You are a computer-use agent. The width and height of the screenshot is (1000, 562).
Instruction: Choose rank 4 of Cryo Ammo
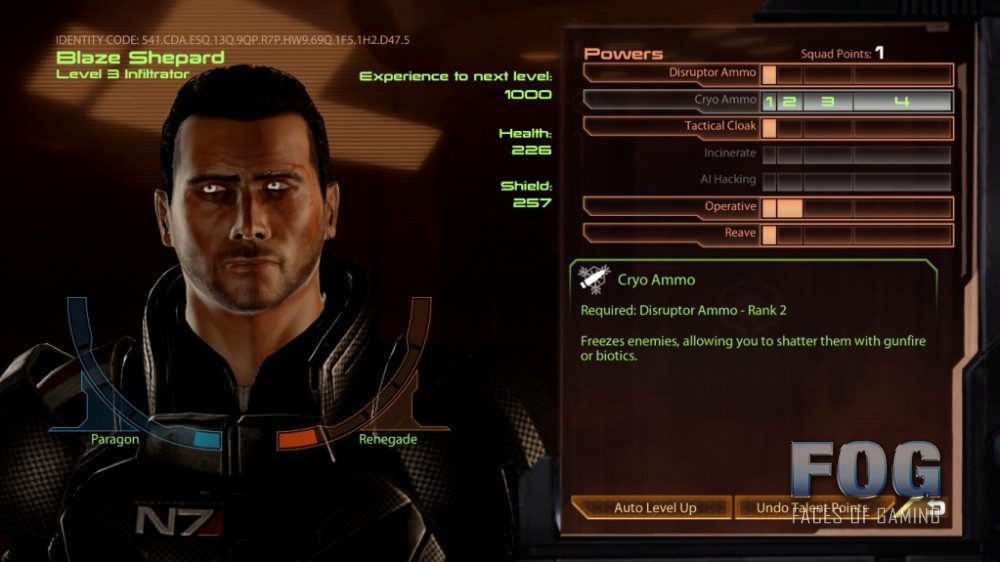[901, 102]
